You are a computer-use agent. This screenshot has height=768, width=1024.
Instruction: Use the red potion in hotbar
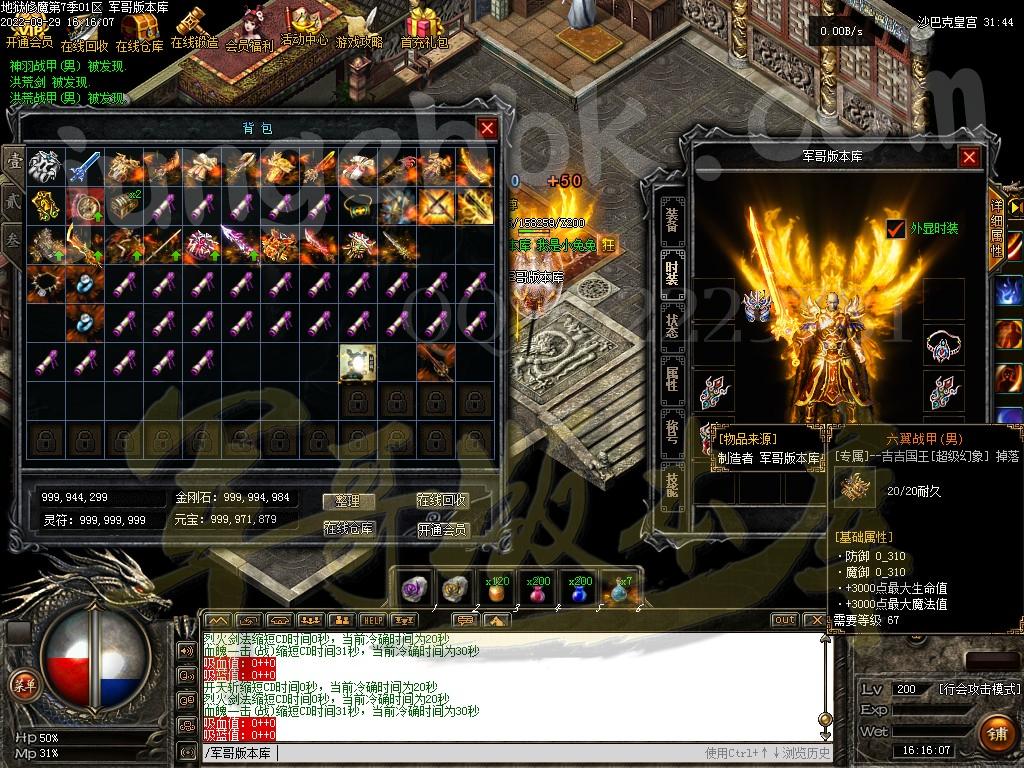(x=539, y=591)
